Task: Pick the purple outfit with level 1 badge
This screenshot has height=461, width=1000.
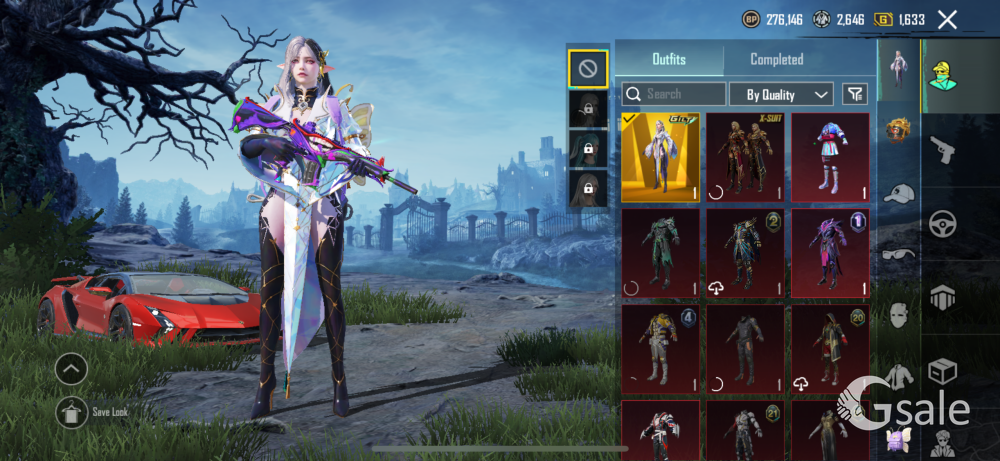Action: [x=830, y=253]
